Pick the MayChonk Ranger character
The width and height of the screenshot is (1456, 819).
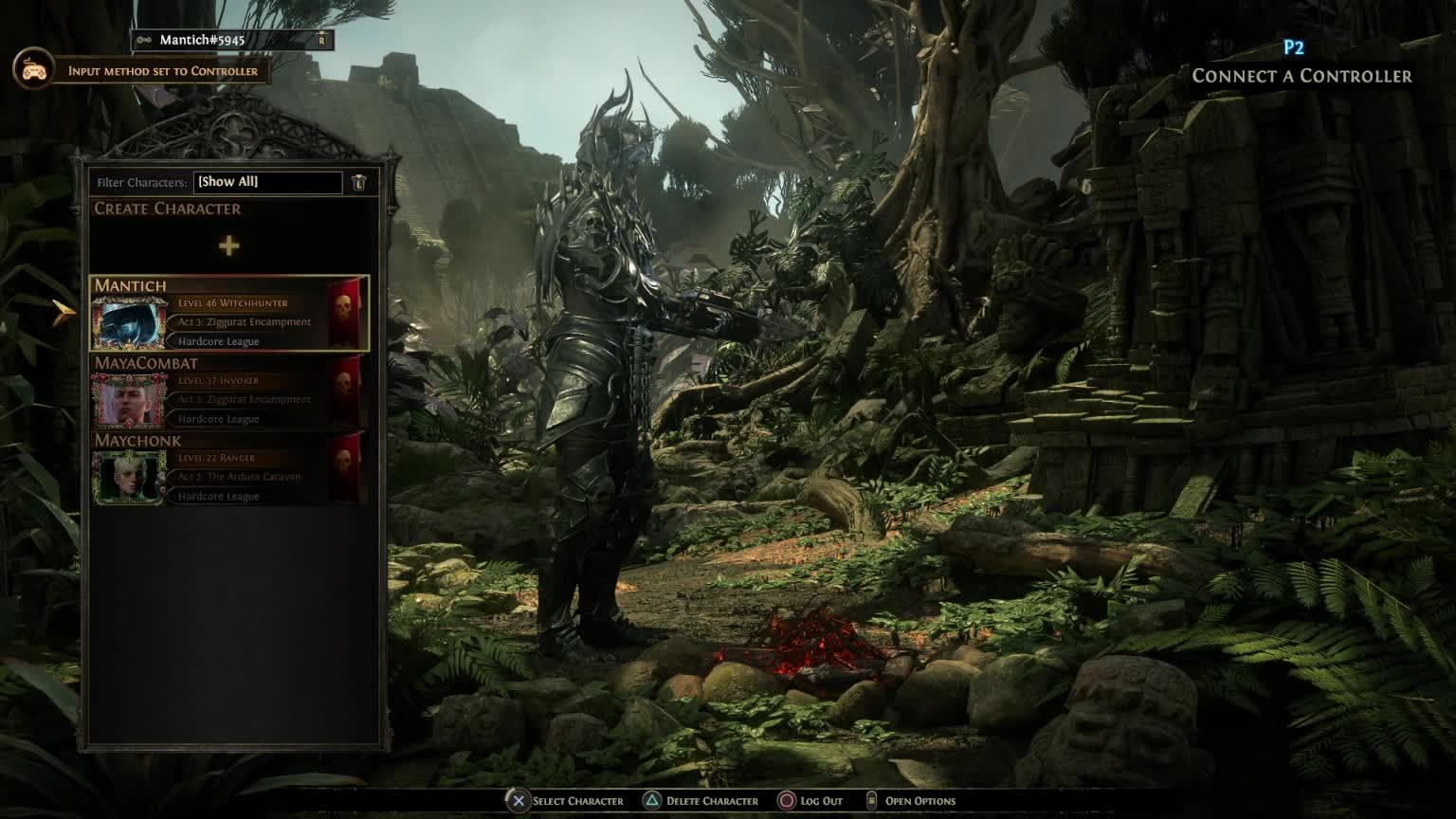pyautogui.click(x=229, y=469)
